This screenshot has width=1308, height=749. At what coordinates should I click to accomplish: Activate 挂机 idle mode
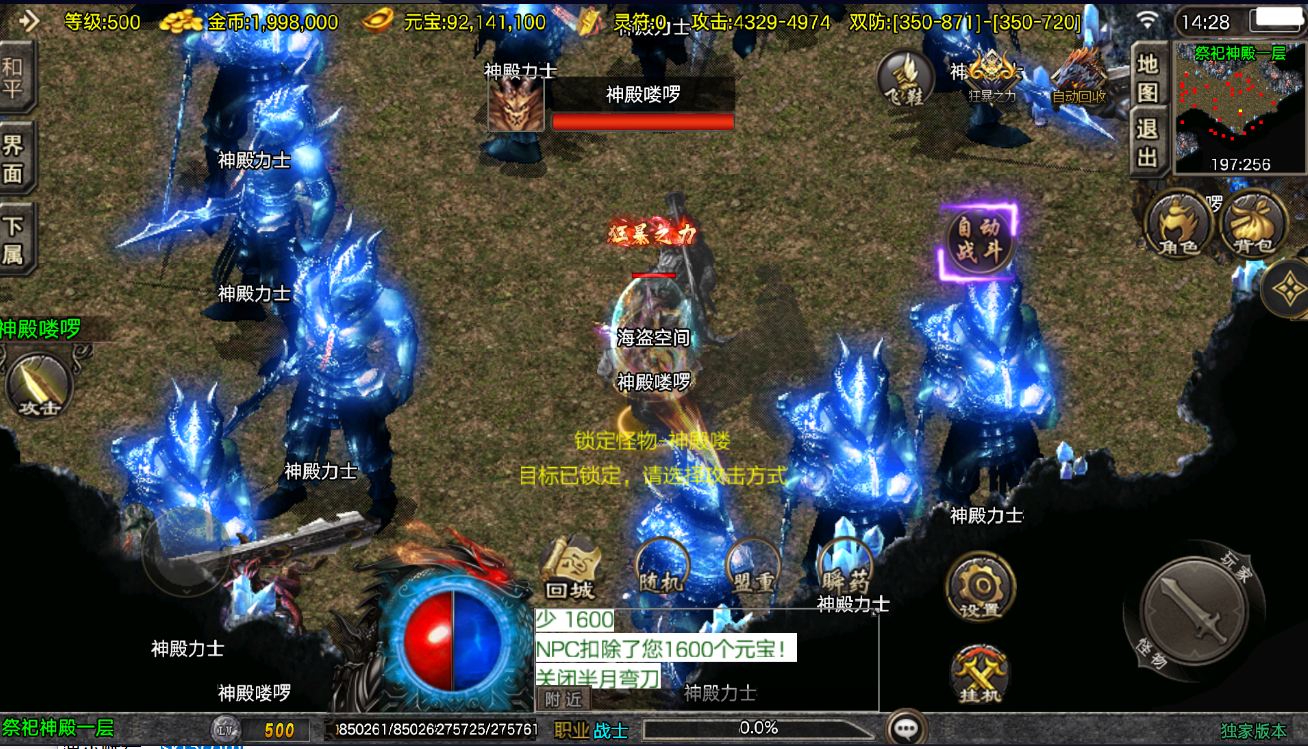[978, 673]
